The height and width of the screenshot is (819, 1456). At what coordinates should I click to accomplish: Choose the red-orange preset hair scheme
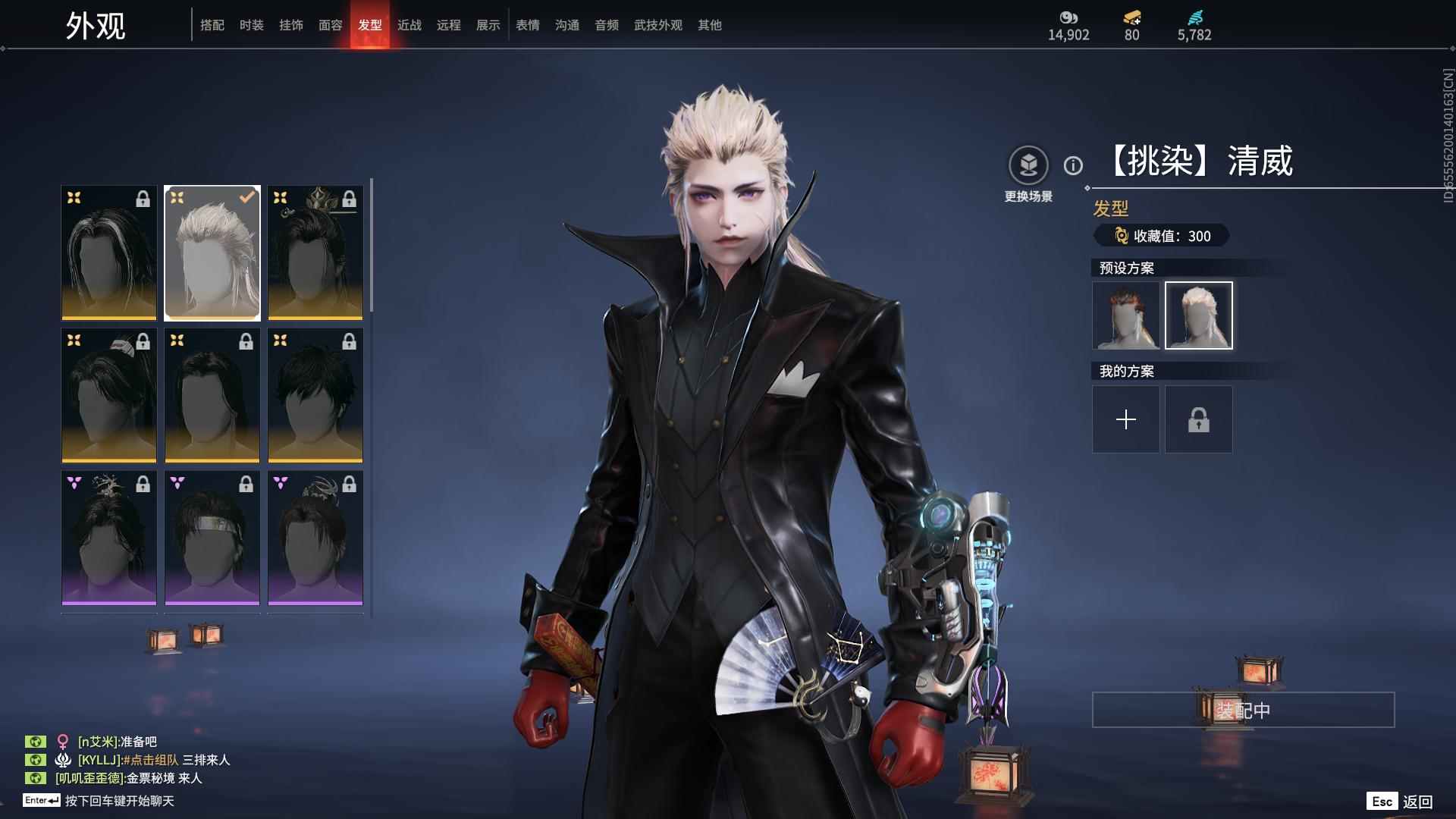point(1126,315)
